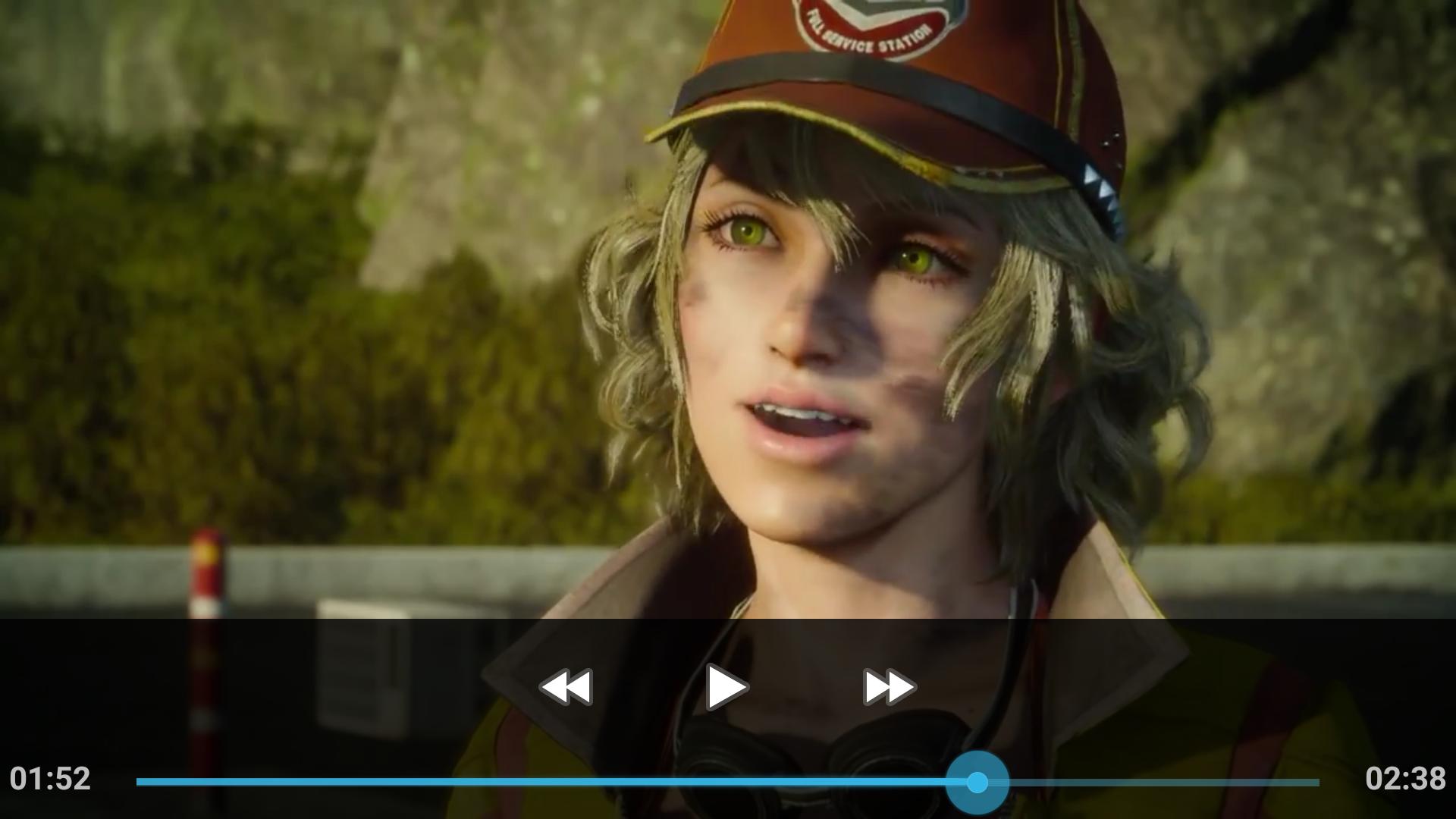Select the leftmost playback control icon
Screen dimensions: 1456x819
coord(565,685)
